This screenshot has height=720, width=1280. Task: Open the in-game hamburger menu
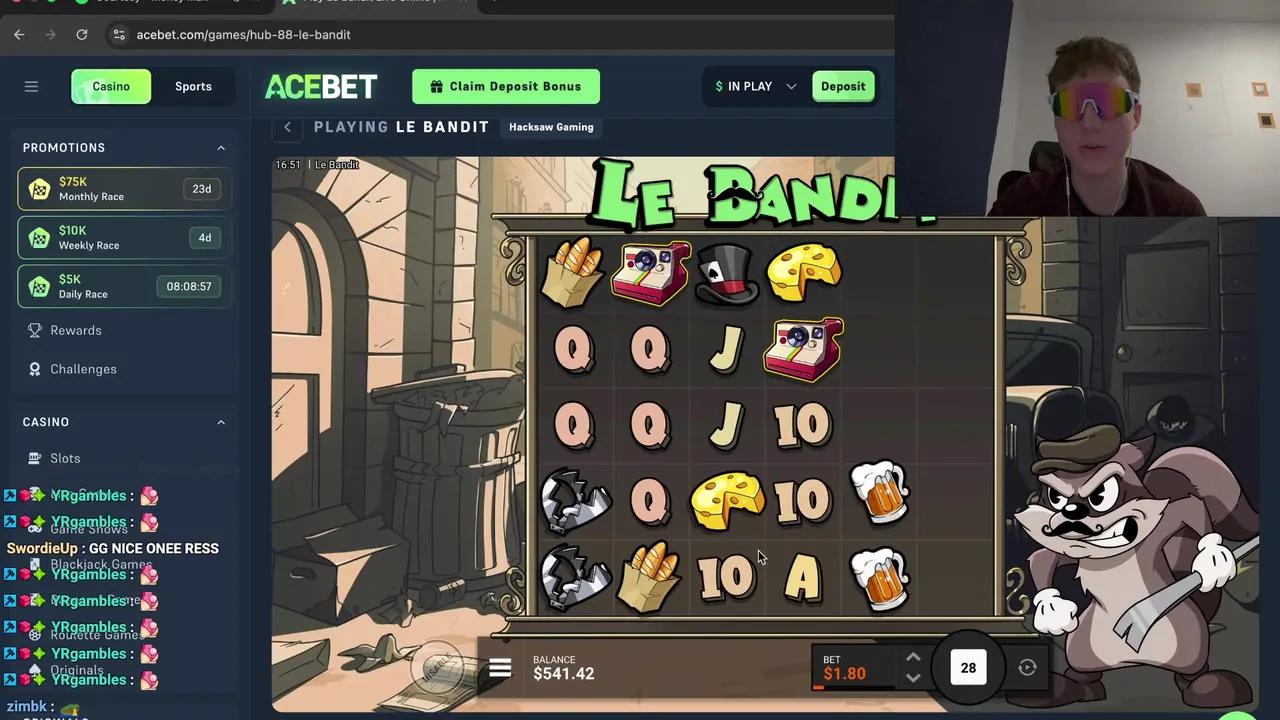499,668
